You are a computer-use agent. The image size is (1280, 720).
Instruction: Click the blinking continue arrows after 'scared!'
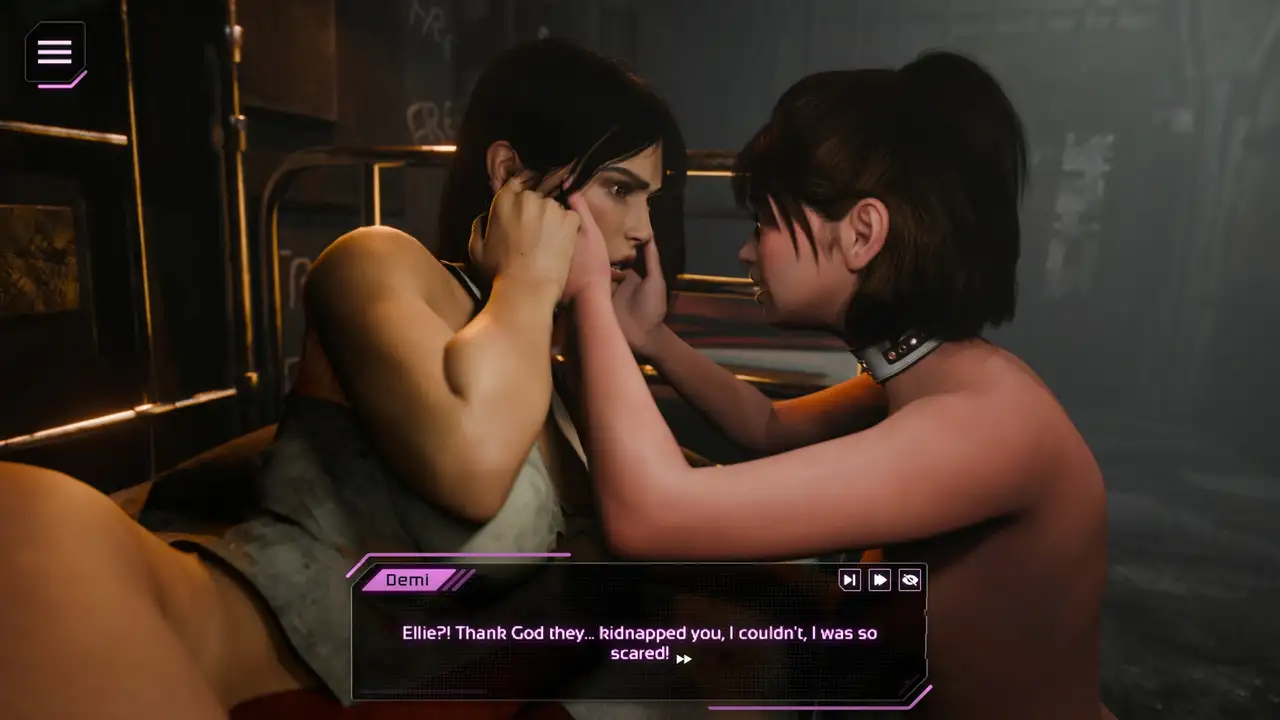684,659
